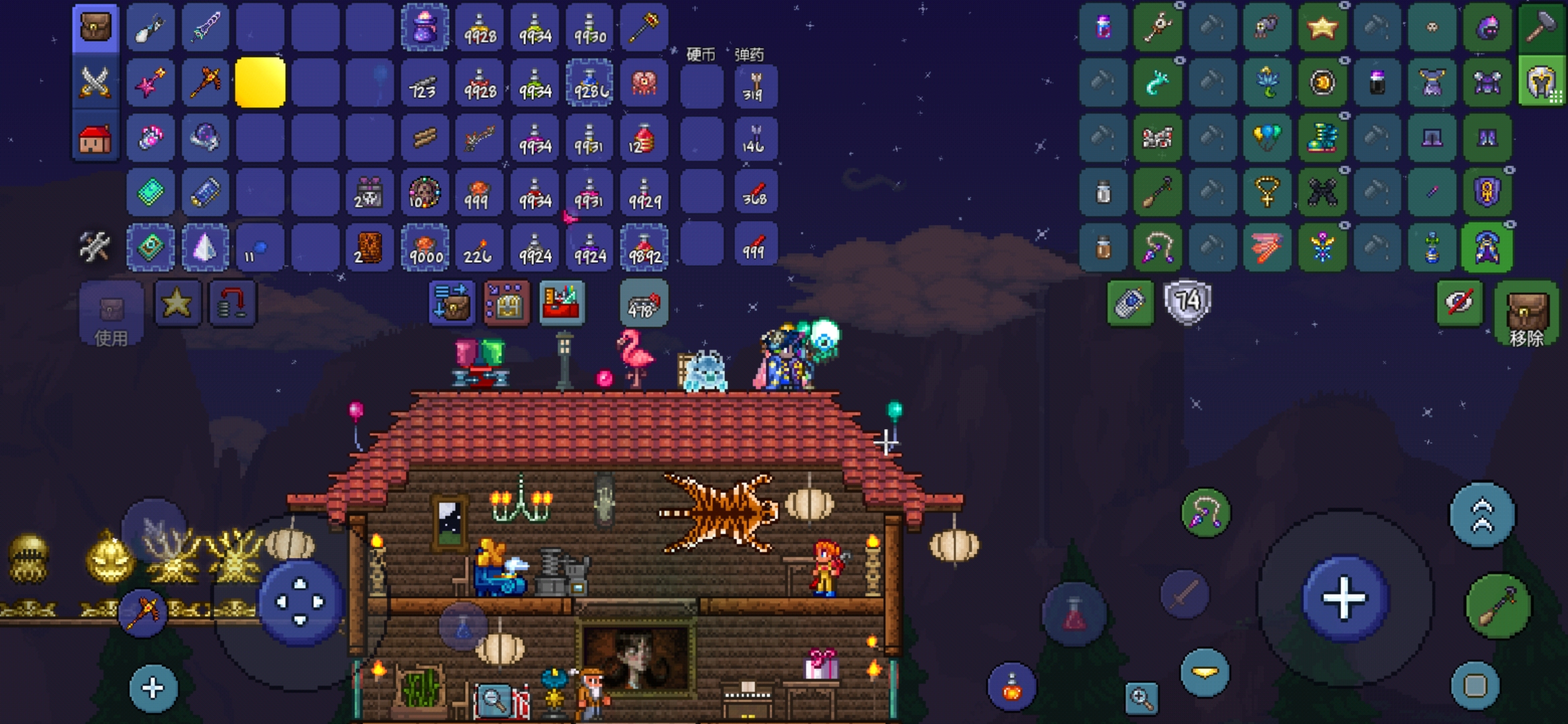This screenshot has height=724, width=1568.
Task: Open the inventory chest tab
Action: 94,27
